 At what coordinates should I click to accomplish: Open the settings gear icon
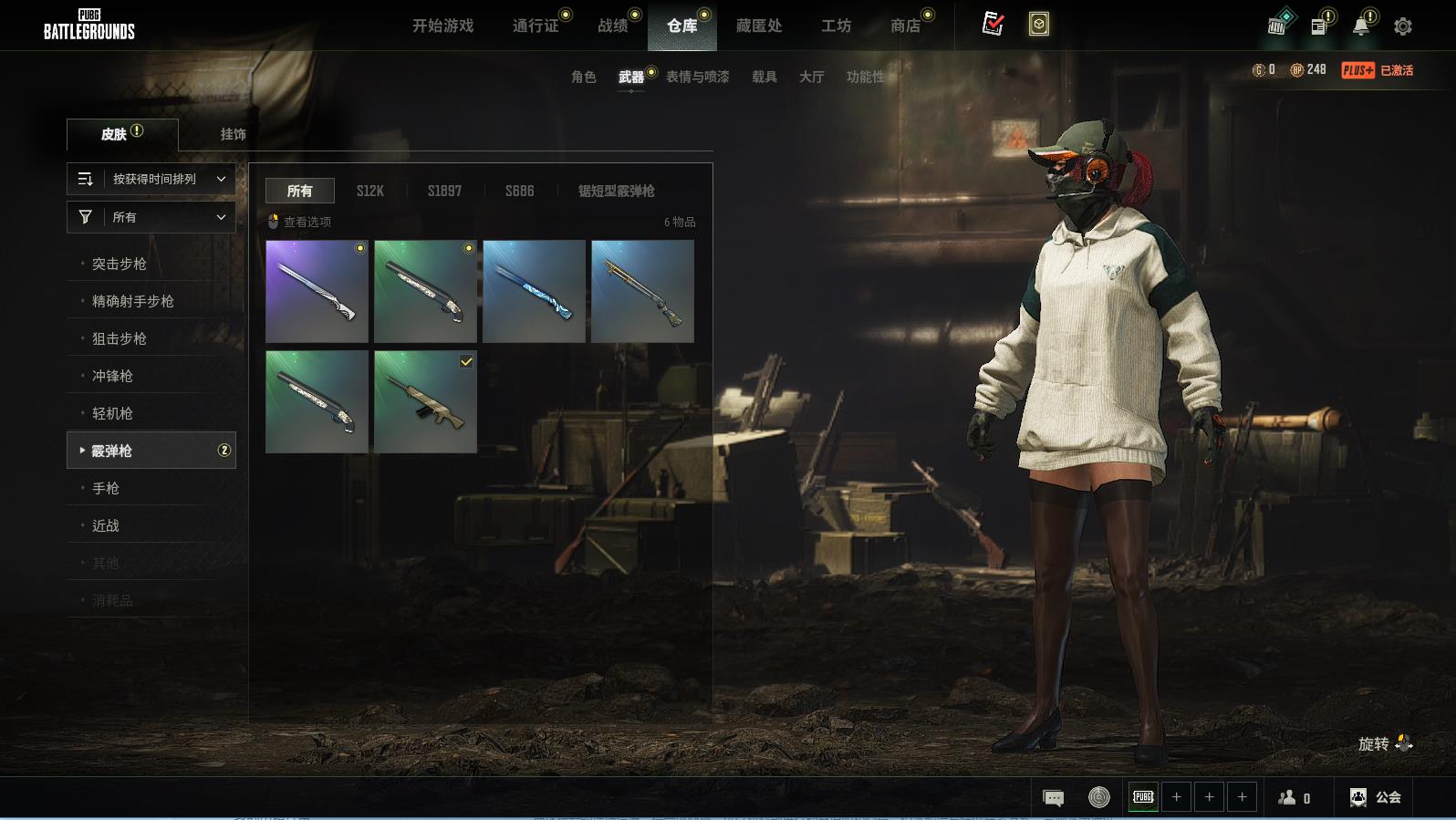tap(1403, 26)
